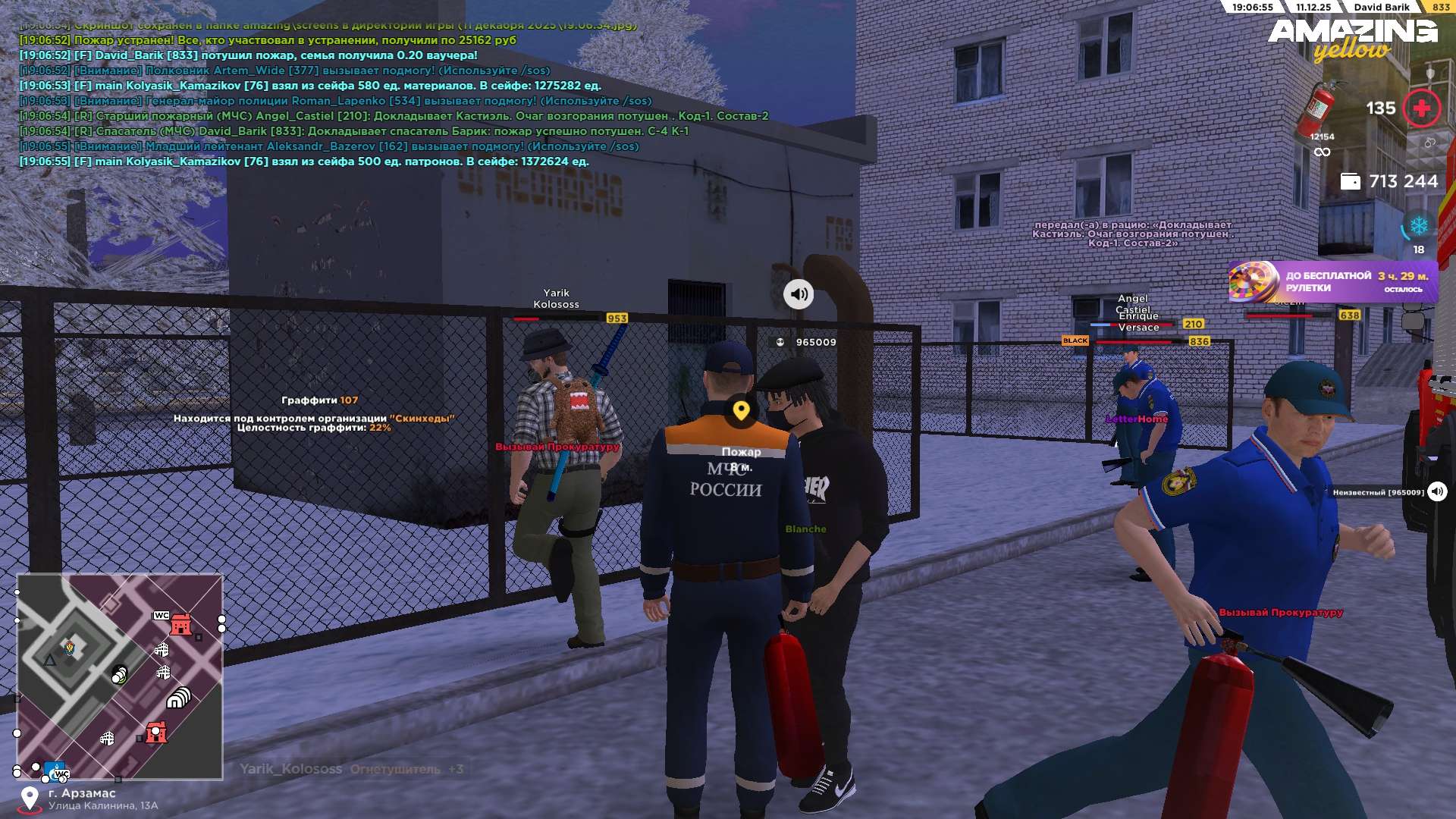
Task: Click the snowflake temperature indicator
Action: click(1418, 226)
